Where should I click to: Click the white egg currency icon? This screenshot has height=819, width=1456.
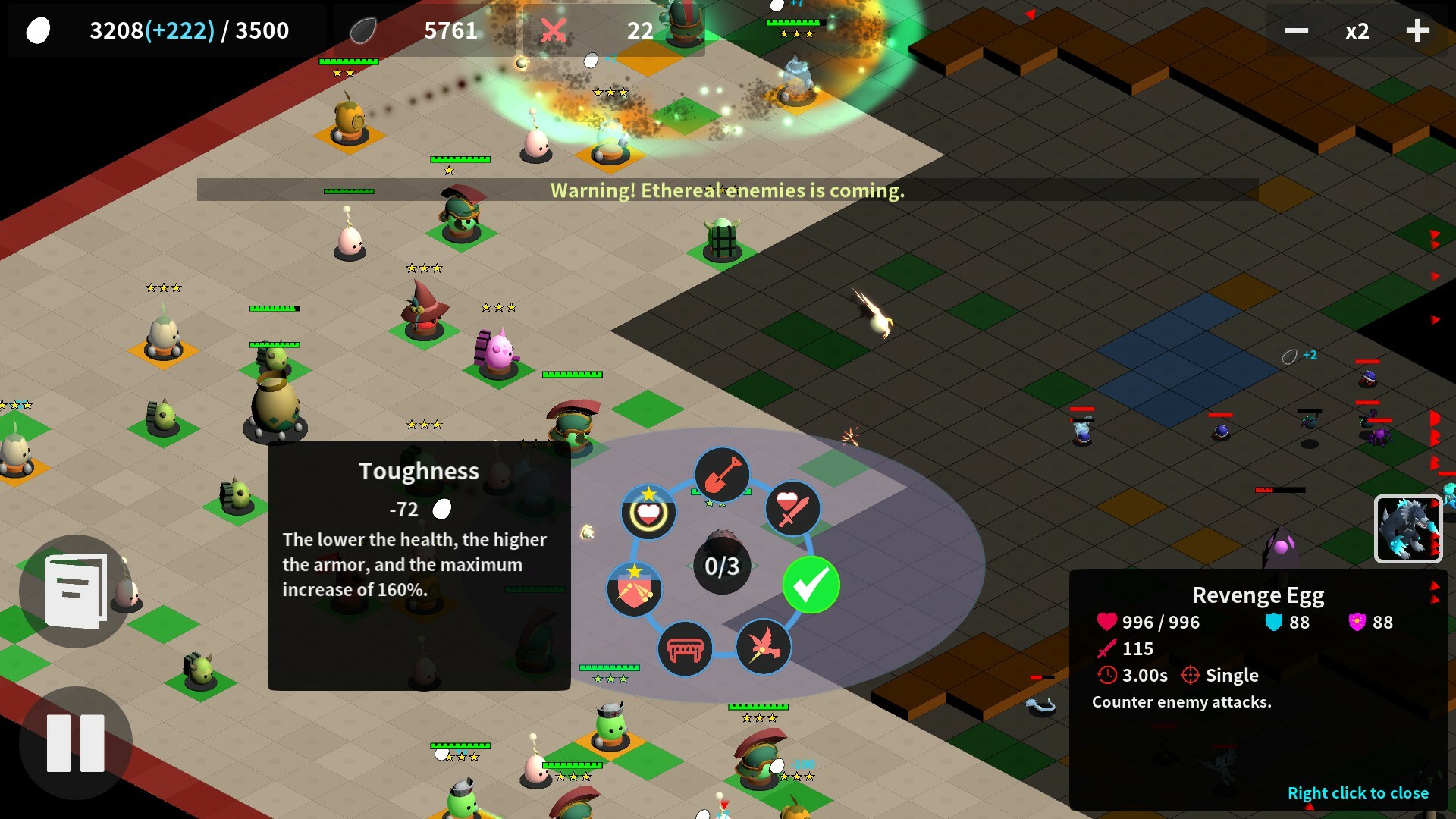pyautogui.click(x=37, y=30)
